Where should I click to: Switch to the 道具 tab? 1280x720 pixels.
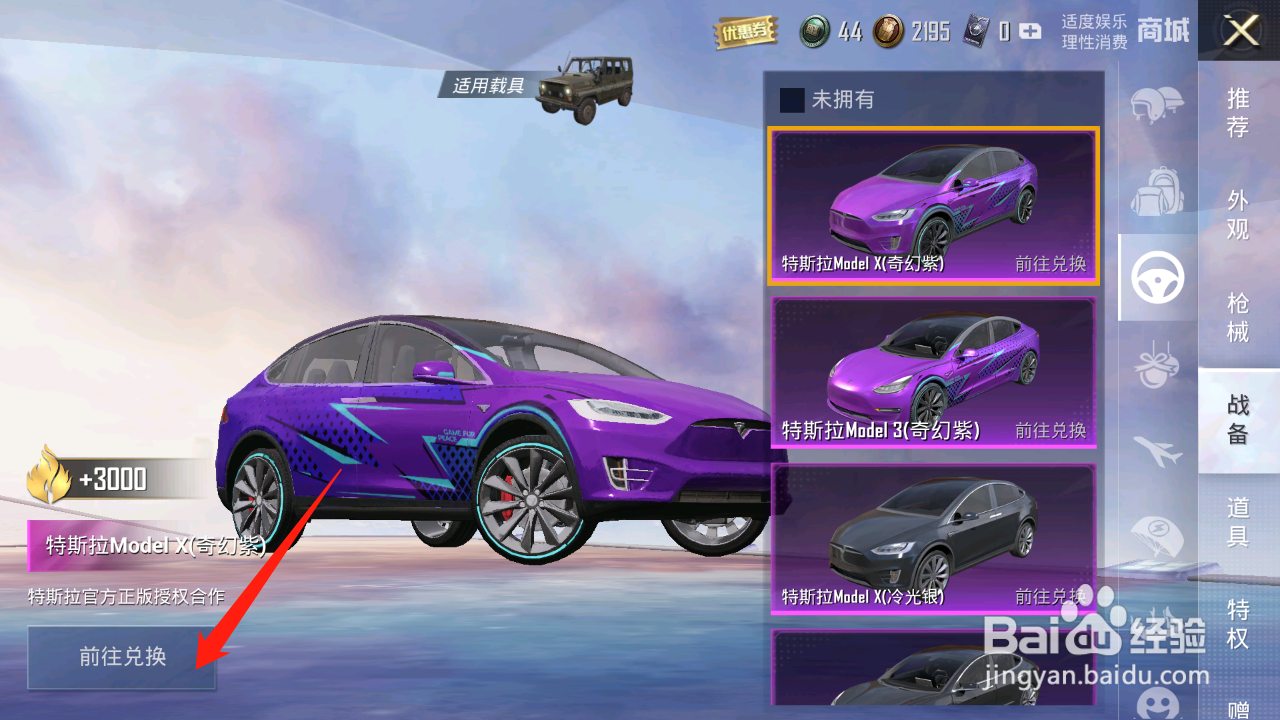click(1238, 521)
